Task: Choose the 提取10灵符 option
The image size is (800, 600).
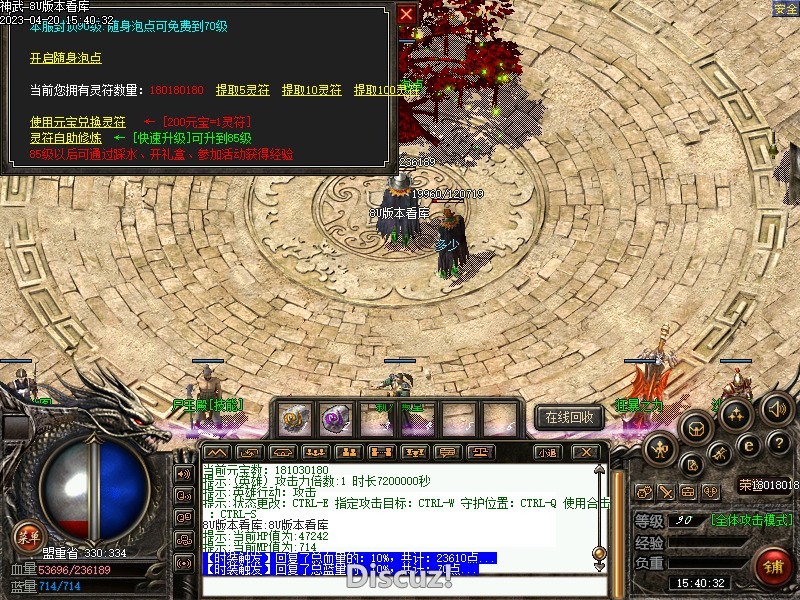Action: pos(311,90)
